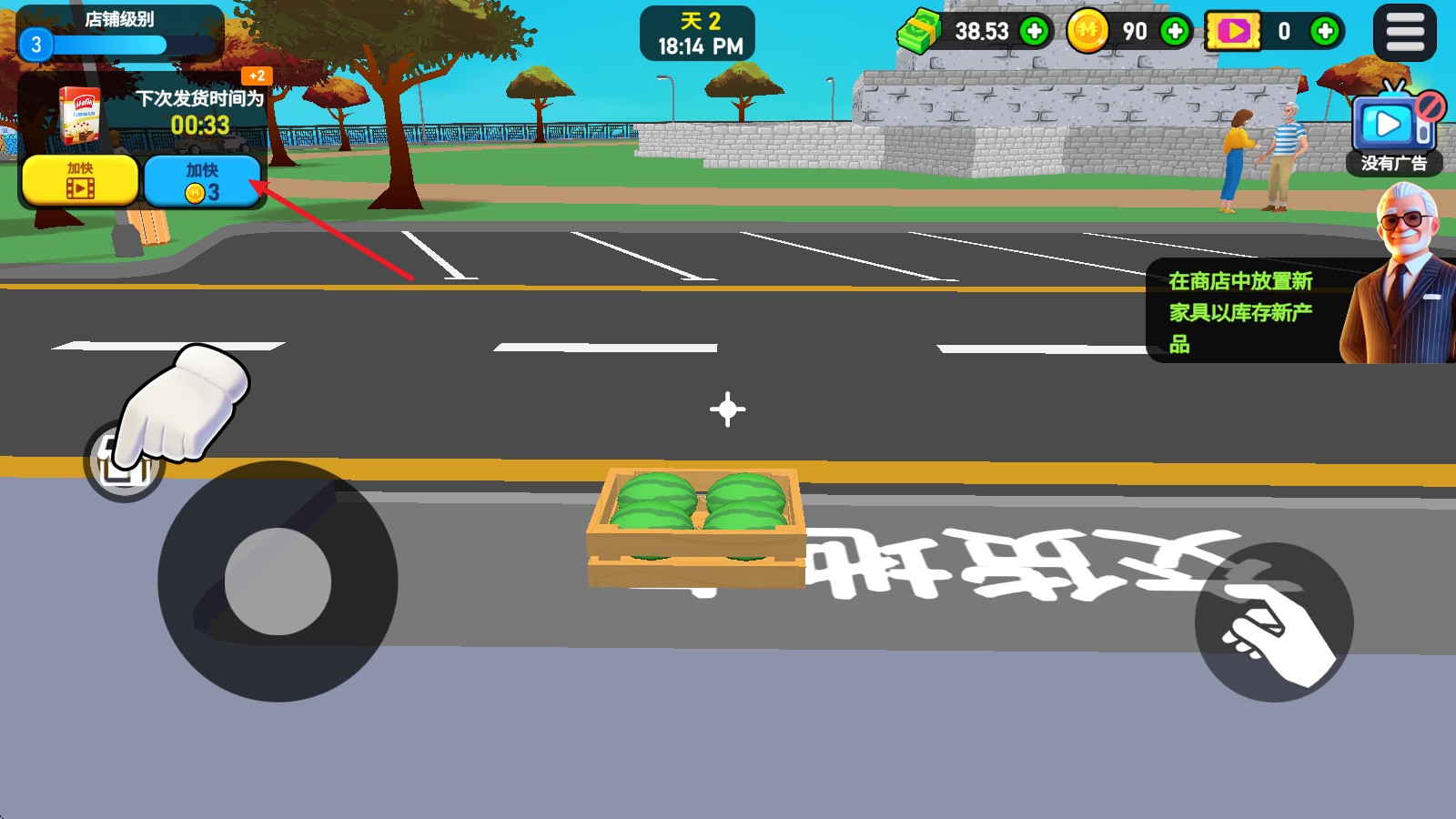Tap the hand grab action button
1456x819 pixels.
[1273, 622]
